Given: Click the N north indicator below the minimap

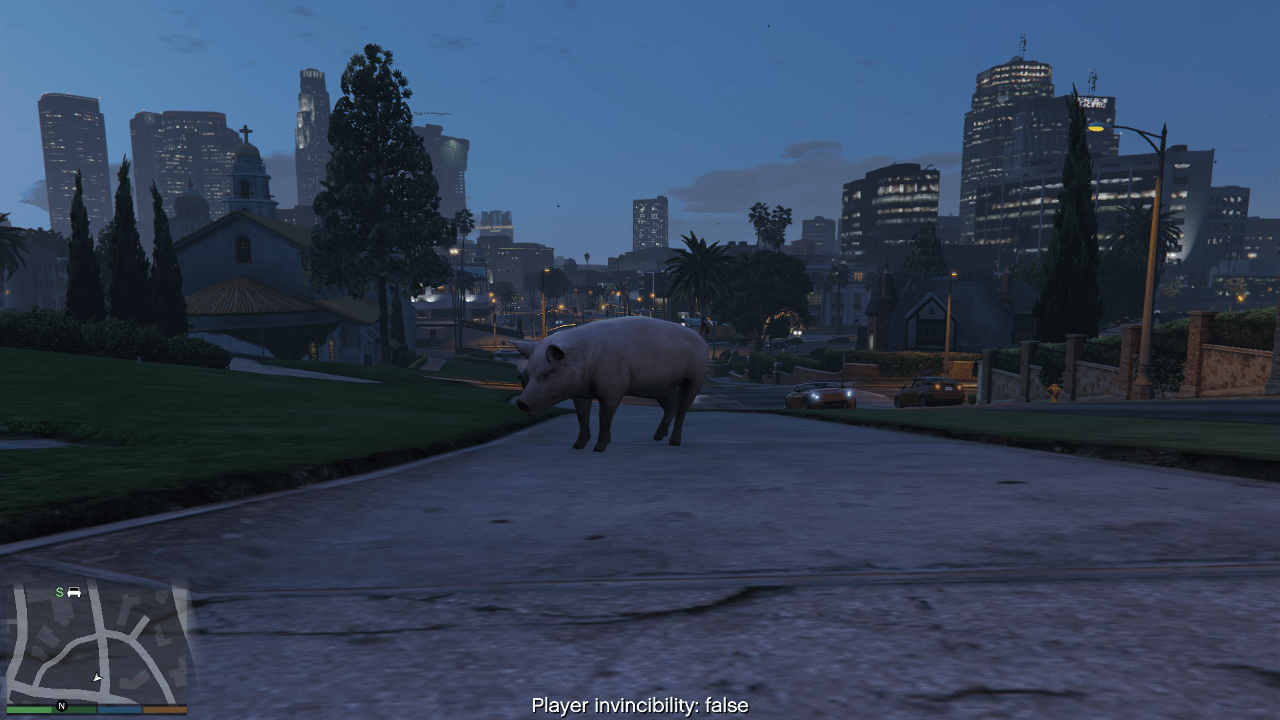Looking at the screenshot, I should [61, 706].
